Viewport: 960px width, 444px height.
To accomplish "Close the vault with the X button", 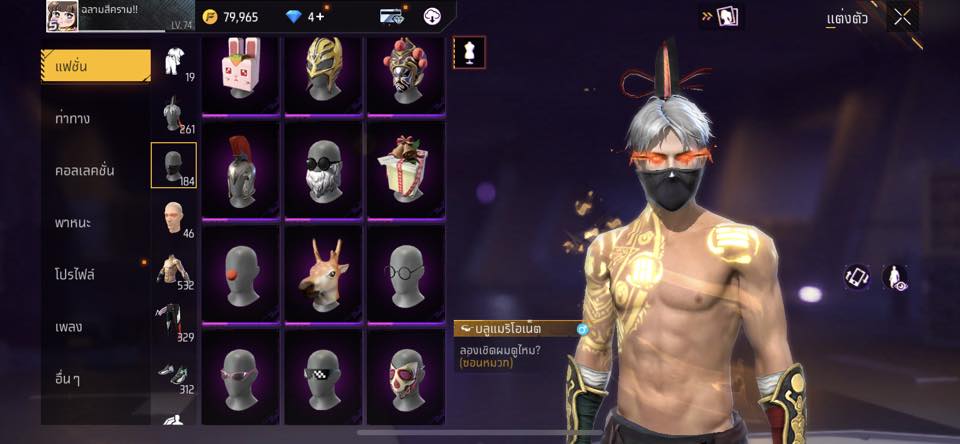I will 903,17.
